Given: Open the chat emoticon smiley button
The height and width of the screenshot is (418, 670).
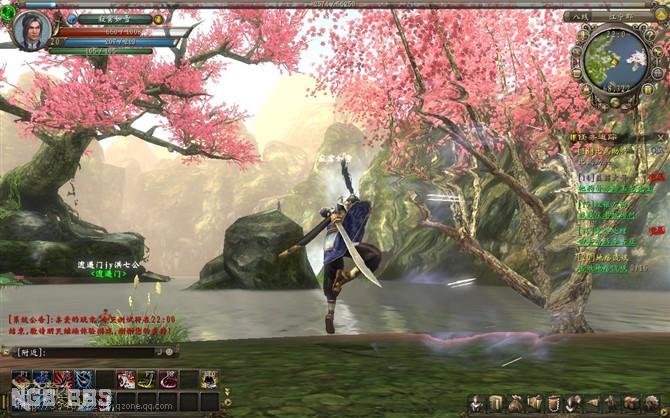Looking at the screenshot, I should [169, 352].
